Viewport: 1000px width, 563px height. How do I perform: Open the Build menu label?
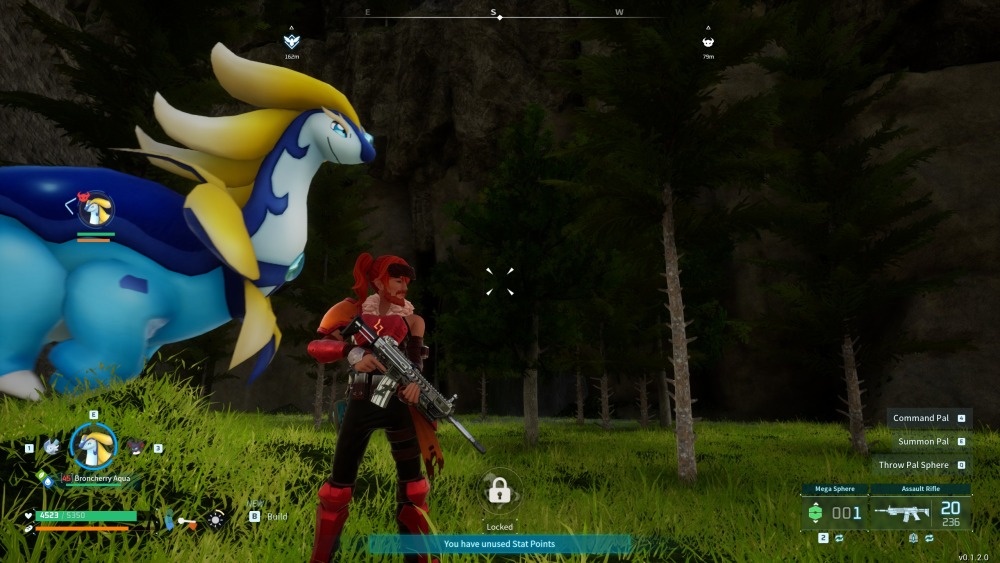tap(277, 516)
